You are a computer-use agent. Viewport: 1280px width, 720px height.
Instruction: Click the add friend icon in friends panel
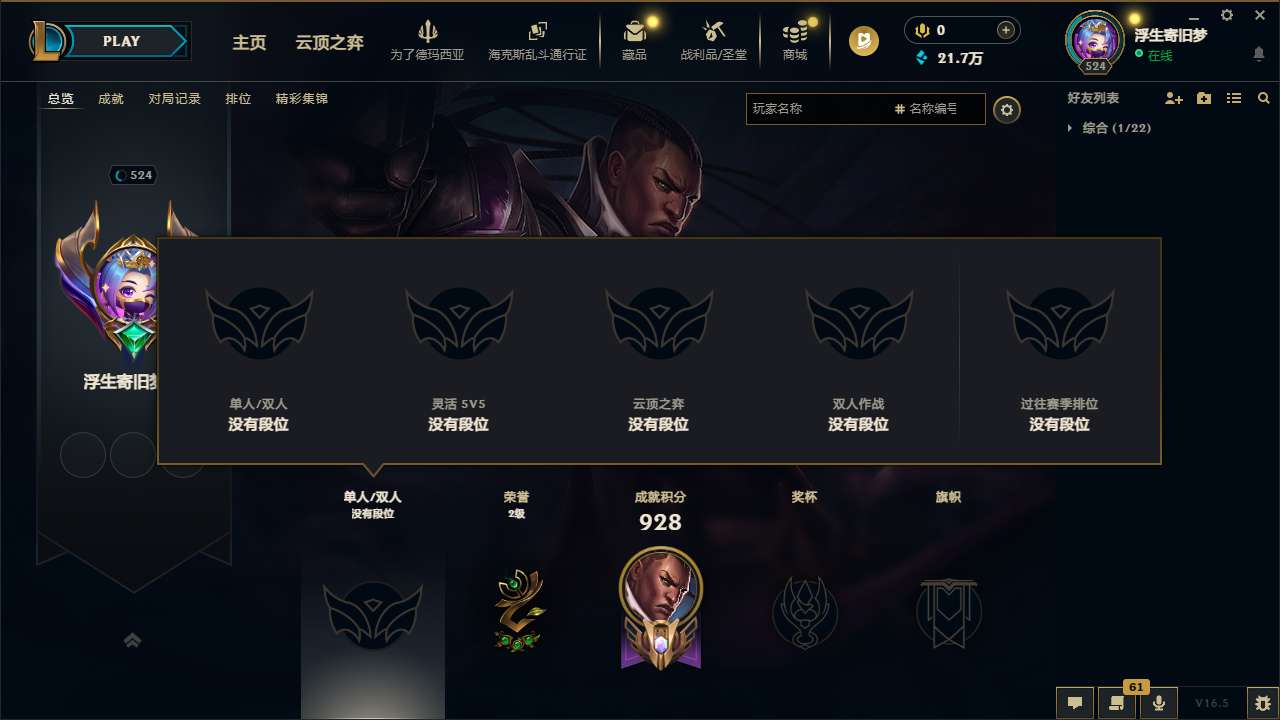coord(1172,98)
